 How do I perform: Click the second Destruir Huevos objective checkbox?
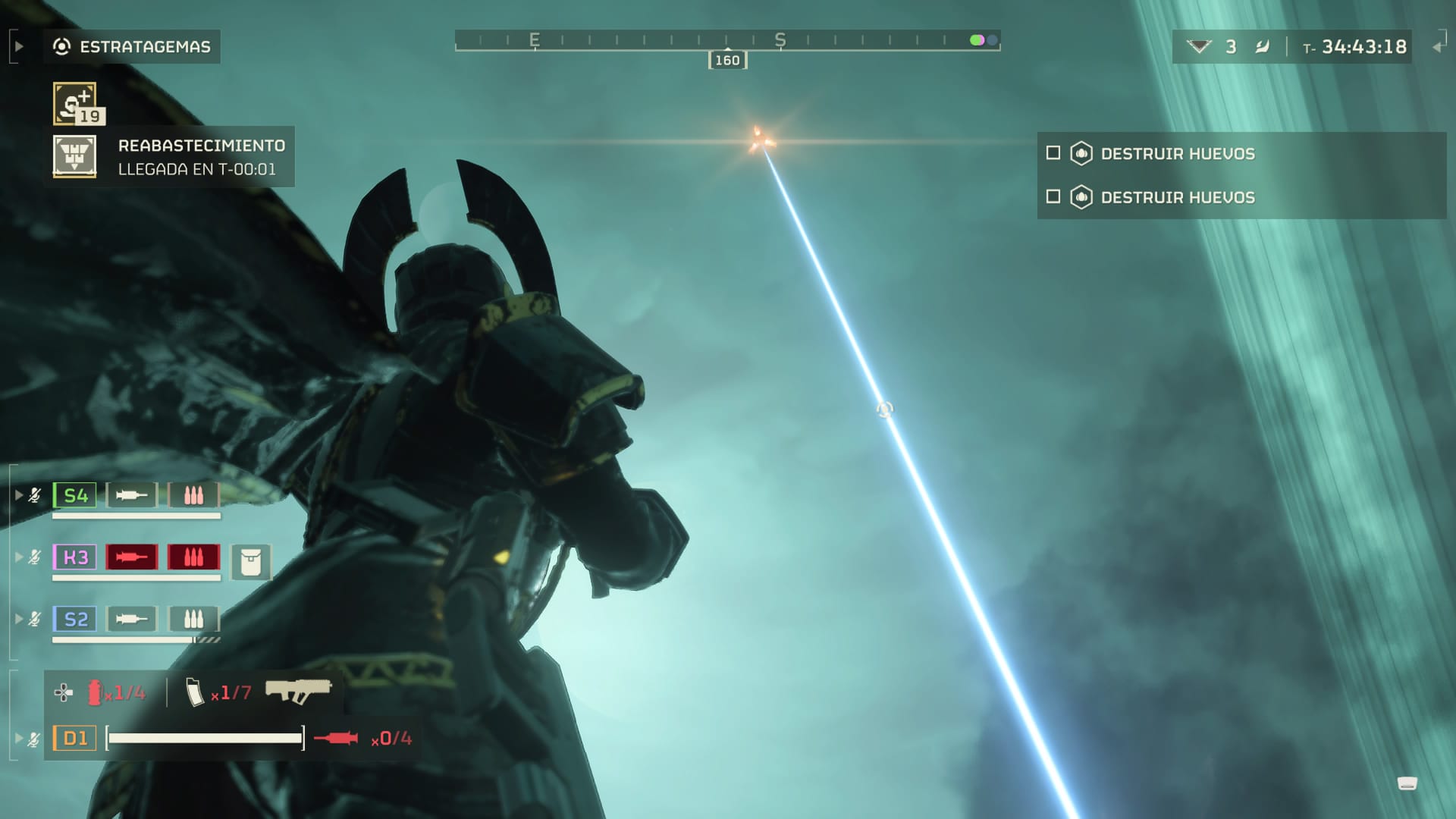click(1053, 197)
